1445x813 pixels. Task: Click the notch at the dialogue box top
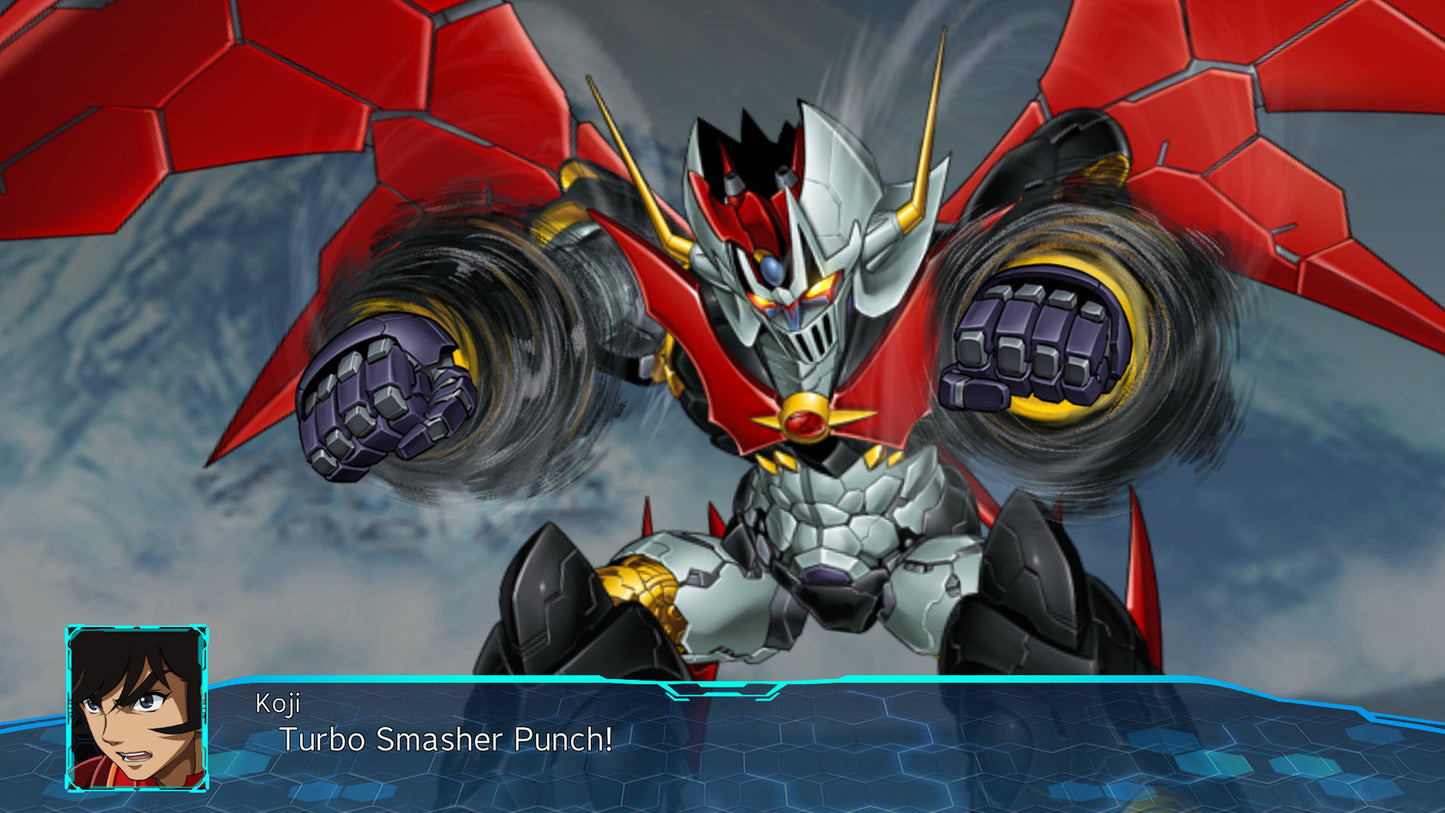coord(722,690)
